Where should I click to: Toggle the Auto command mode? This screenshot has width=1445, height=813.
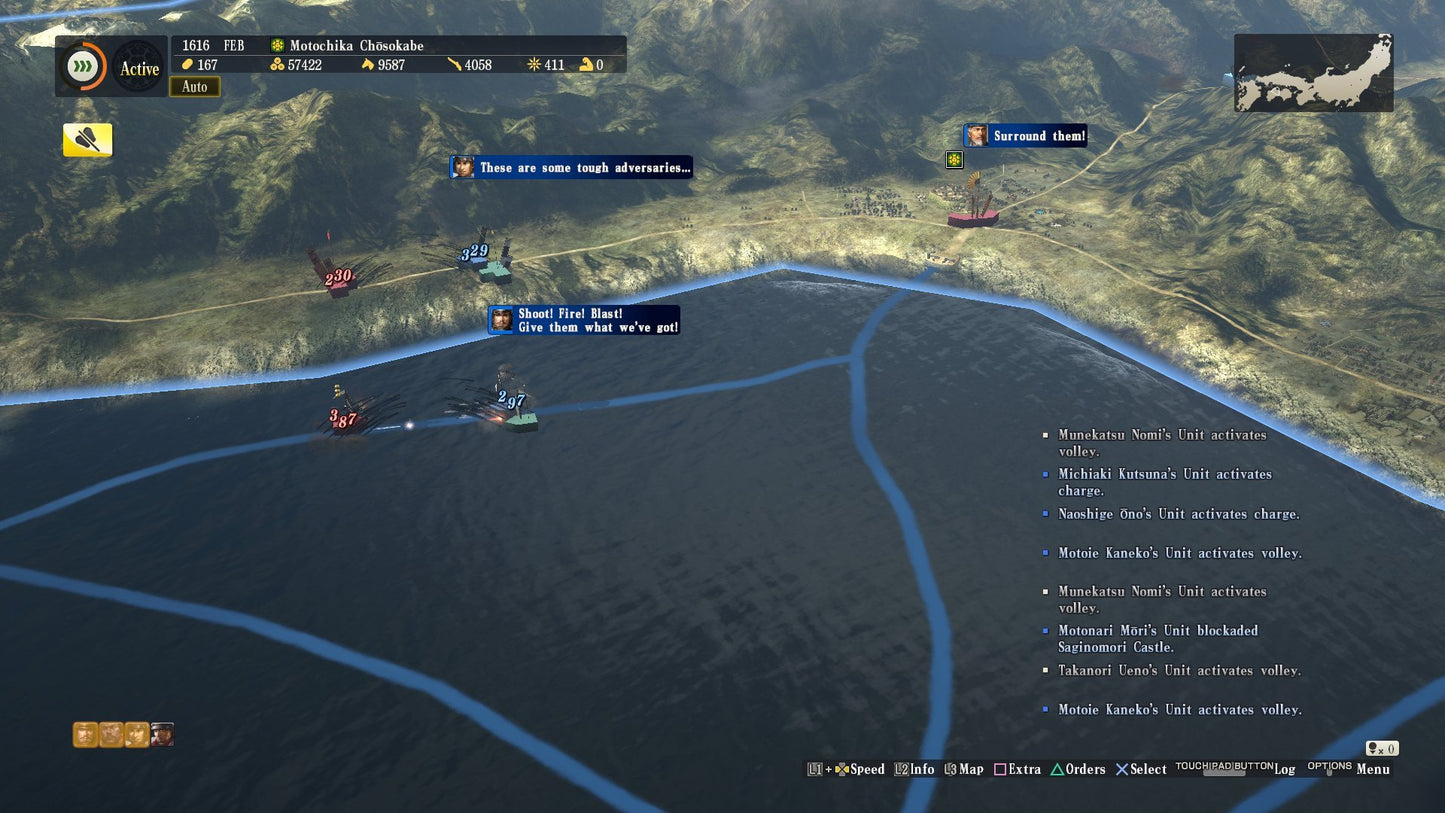click(x=195, y=87)
